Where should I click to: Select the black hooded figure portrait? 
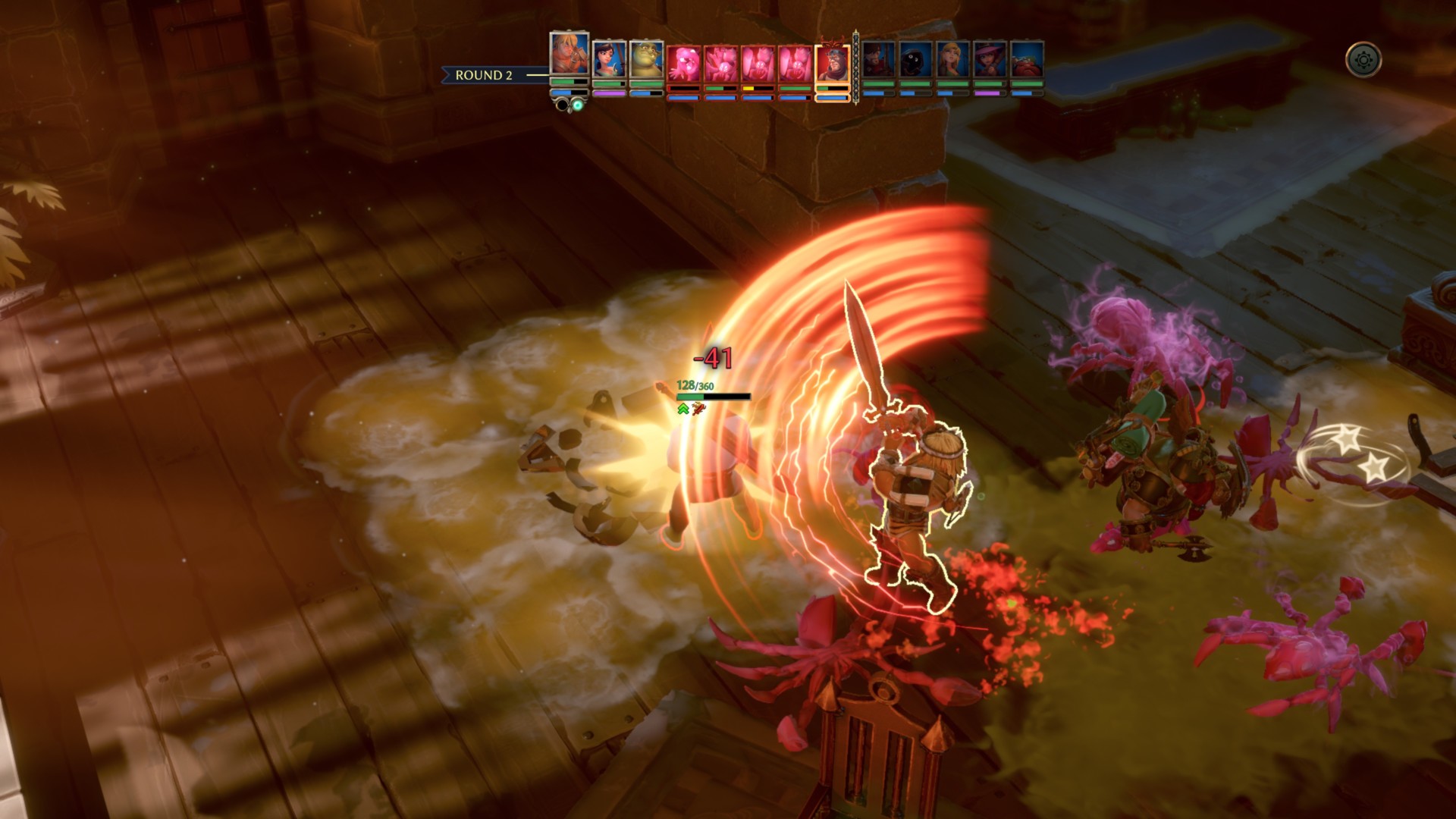(x=916, y=60)
